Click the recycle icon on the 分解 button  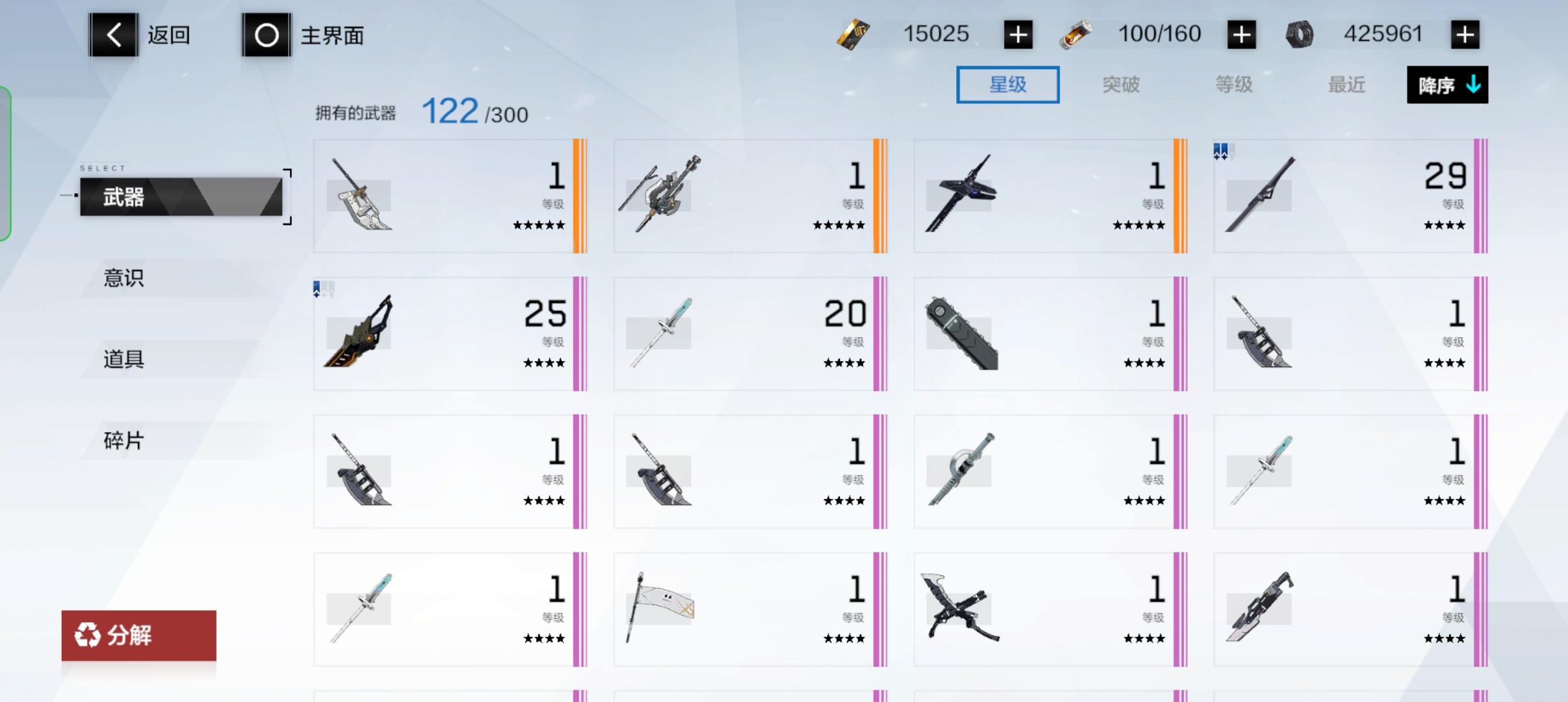pos(88,634)
